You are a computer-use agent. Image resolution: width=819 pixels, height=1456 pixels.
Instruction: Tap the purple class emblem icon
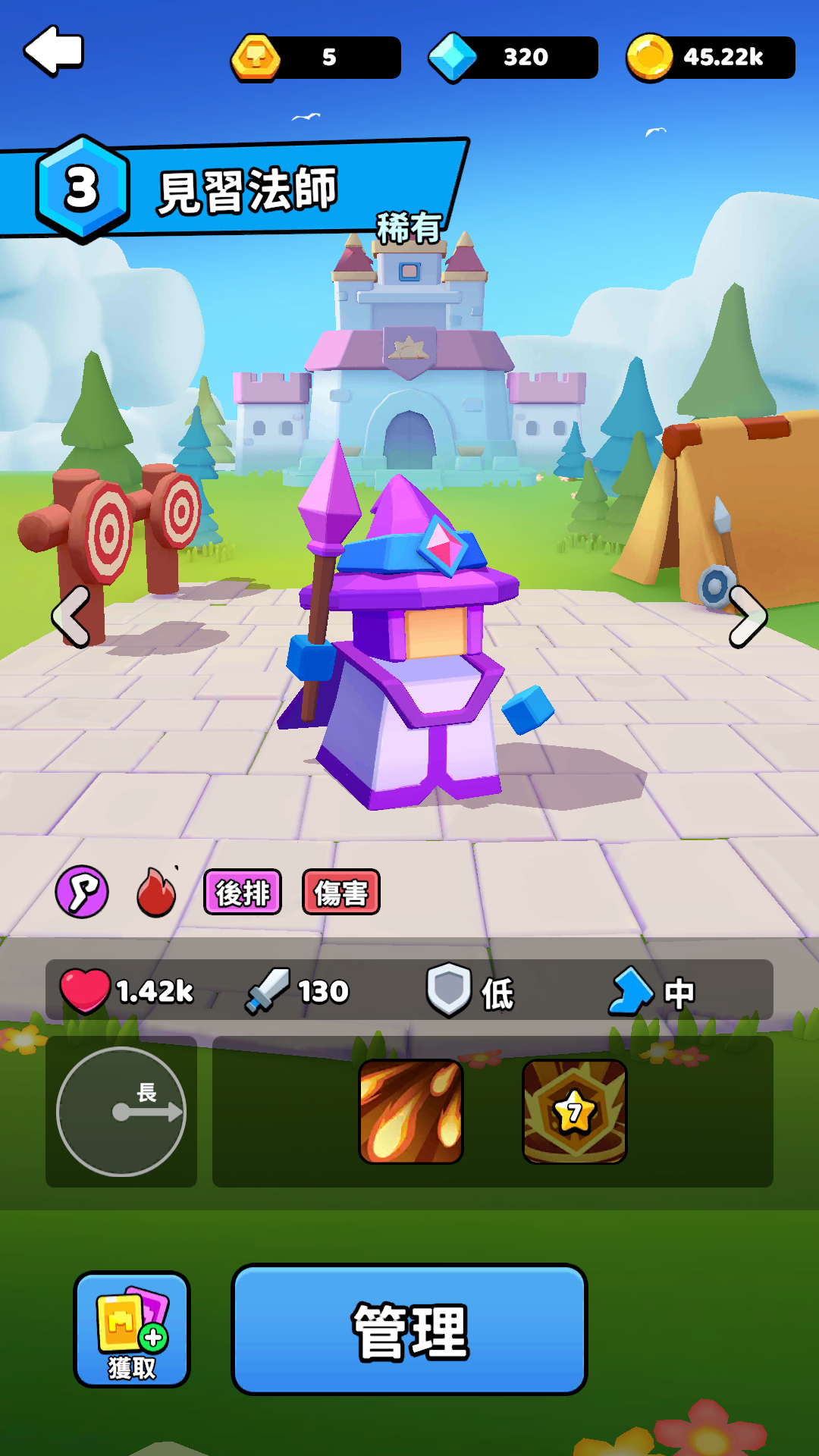[82, 892]
